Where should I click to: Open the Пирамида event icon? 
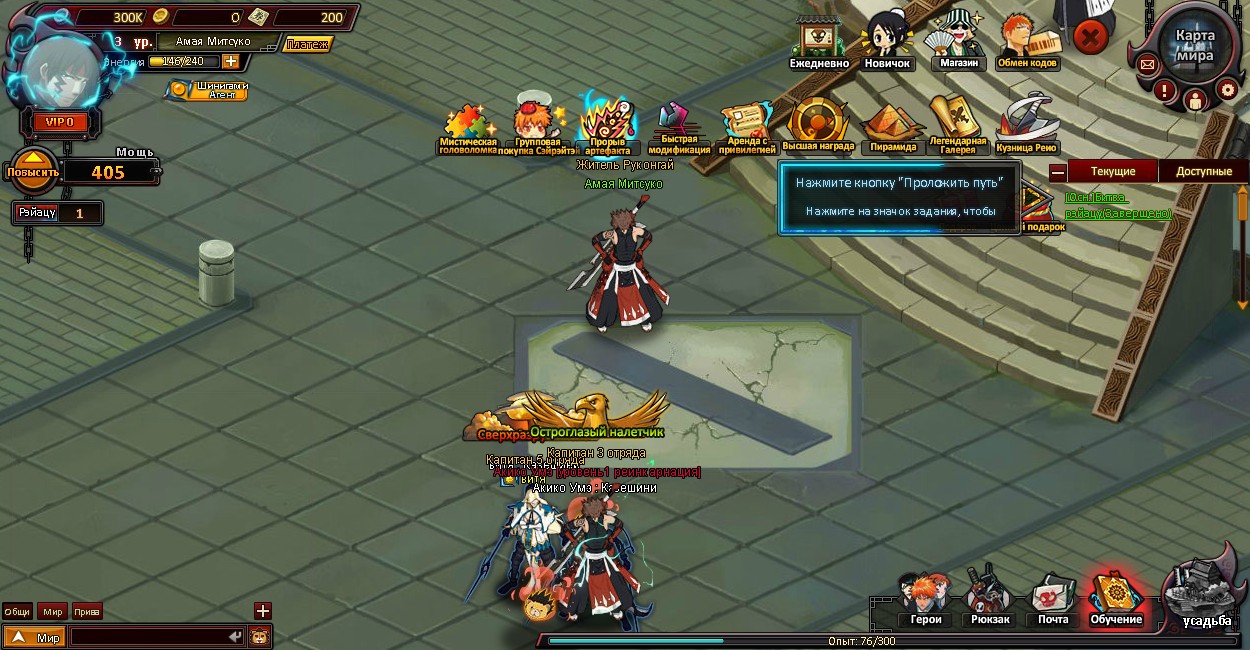tap(892, 125)
